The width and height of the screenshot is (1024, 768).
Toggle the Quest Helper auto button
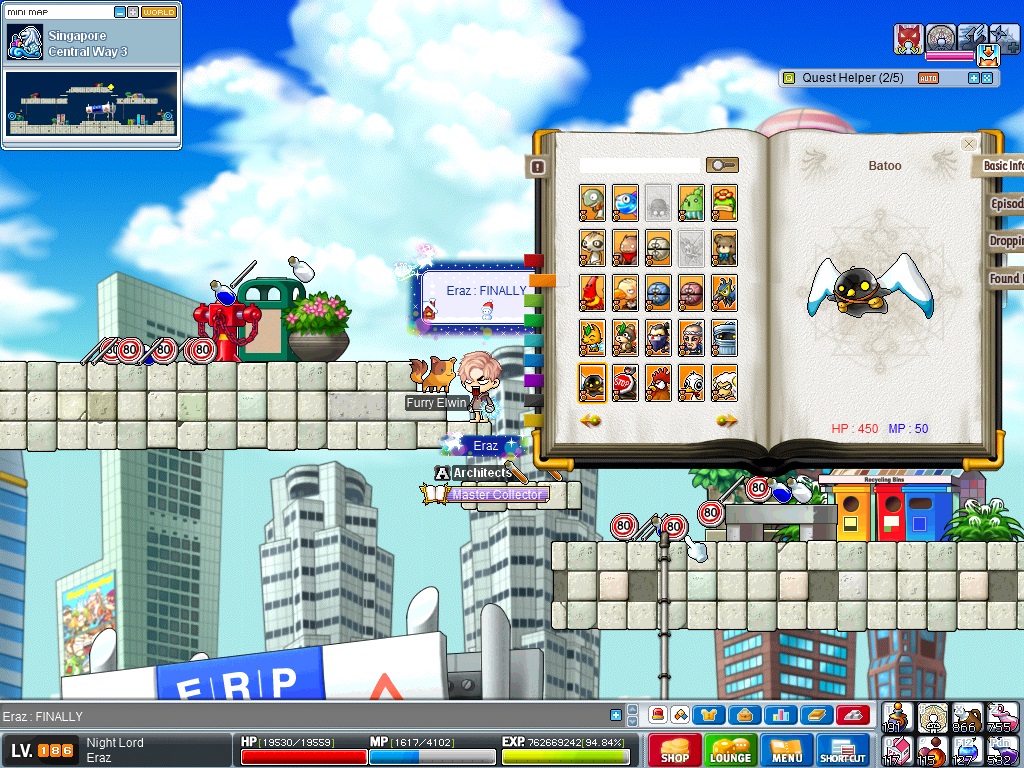928,78
